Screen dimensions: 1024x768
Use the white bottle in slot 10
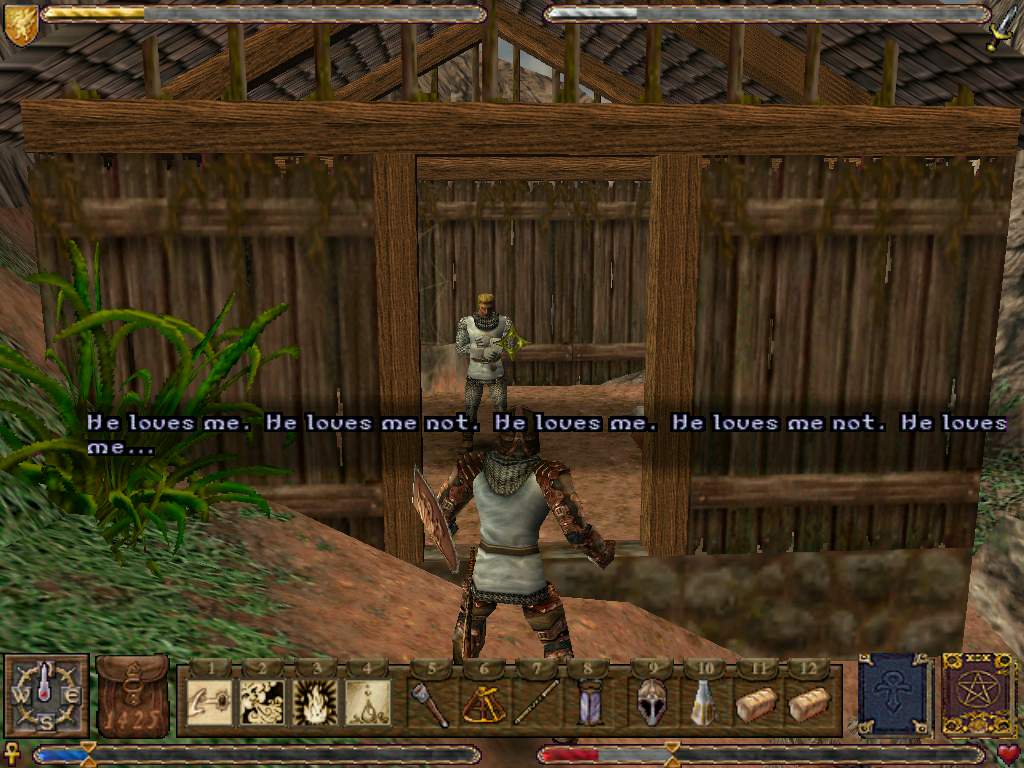tap(704, 701)
